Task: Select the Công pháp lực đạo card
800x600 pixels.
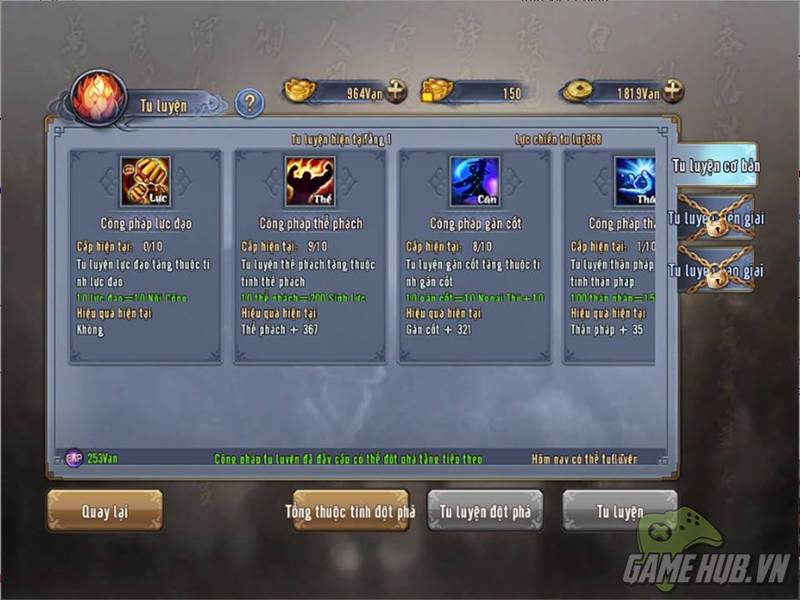Action: [x=146, y=256]
